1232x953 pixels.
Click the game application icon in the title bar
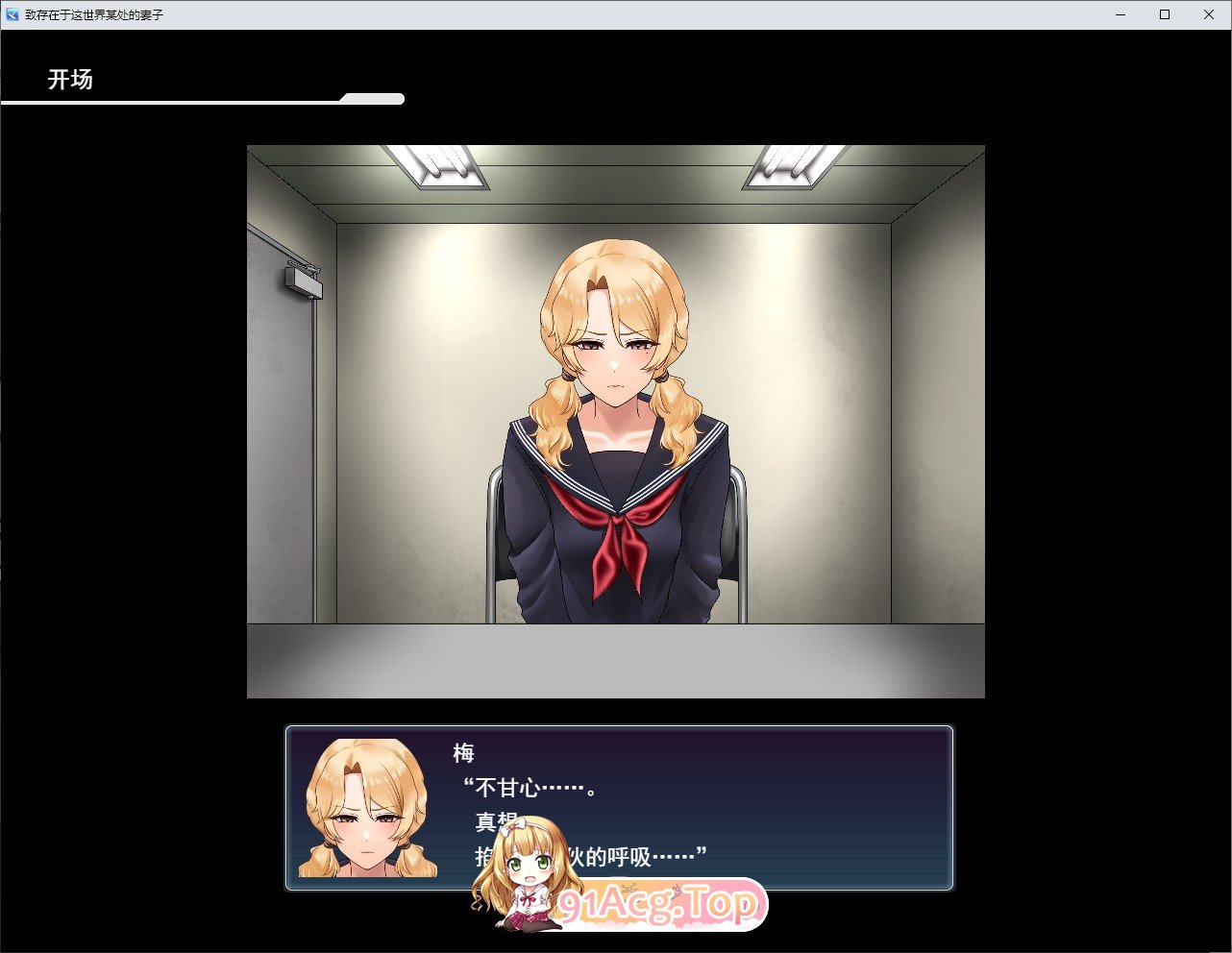(11, 14)
